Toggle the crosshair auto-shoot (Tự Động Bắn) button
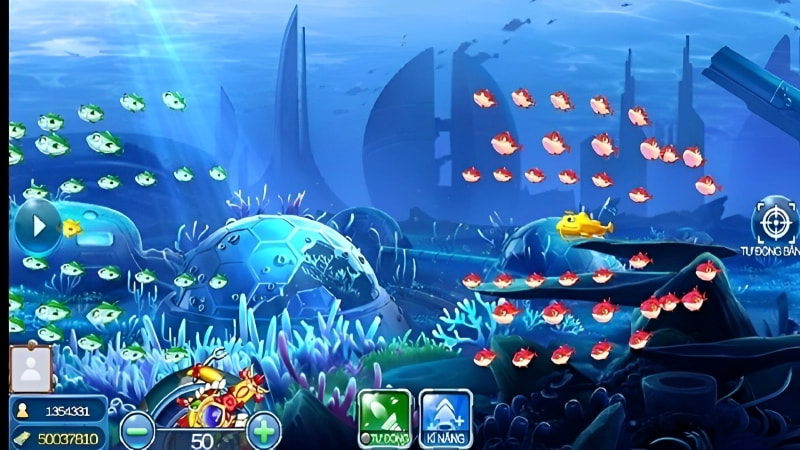Image resolution: width=800 pixels, height=450 pixels. click(776, 222)
